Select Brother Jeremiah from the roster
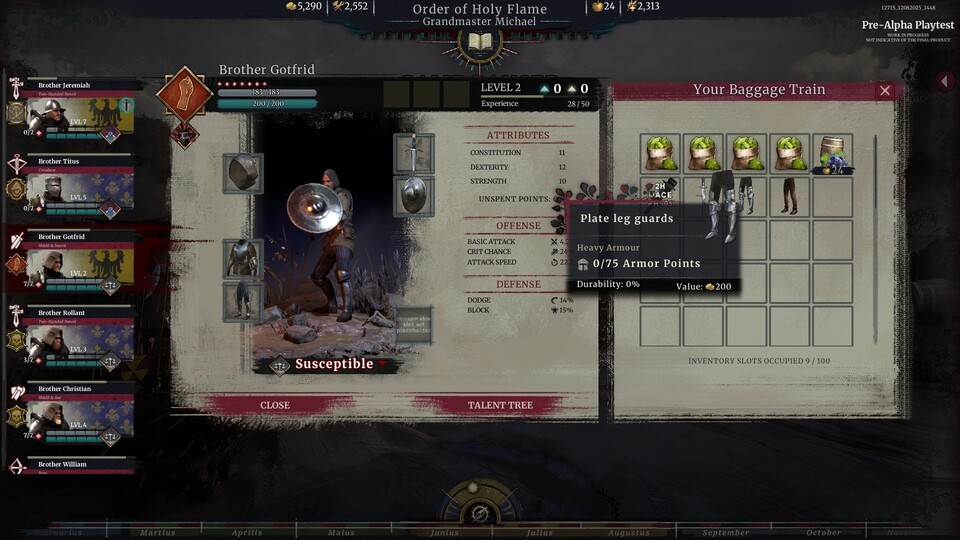The width and height of the screenshot is (960, 540). point(72,112)
